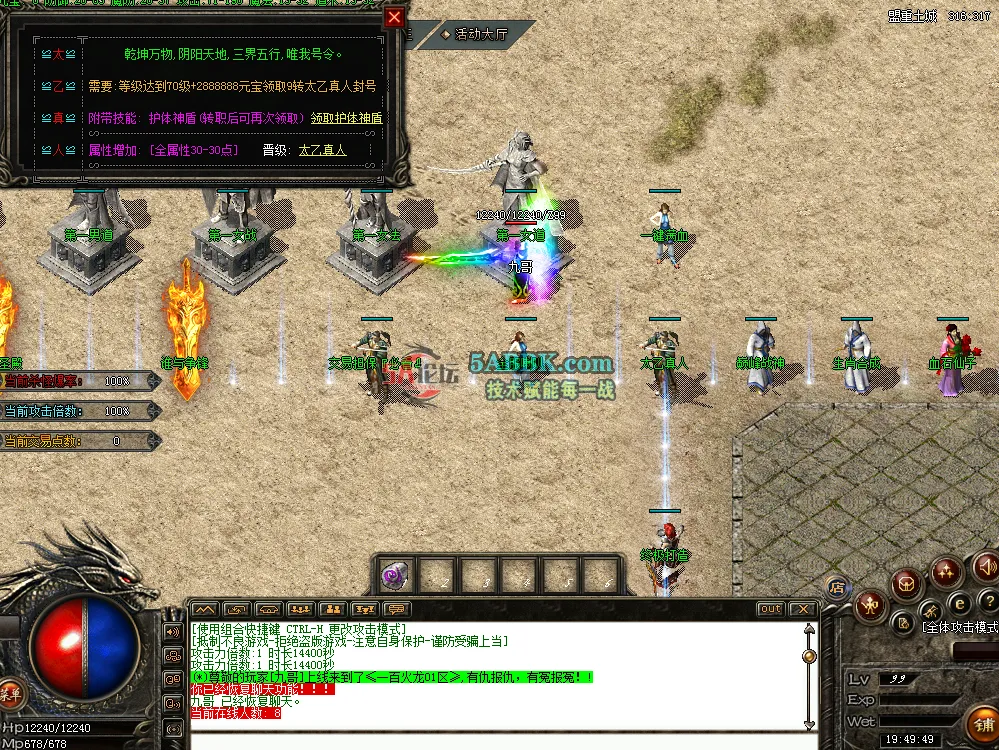Image resolution: width=999 pixels, height=750 pixels.
Task: Close the chat window with its X button
Action: [802, 609]
